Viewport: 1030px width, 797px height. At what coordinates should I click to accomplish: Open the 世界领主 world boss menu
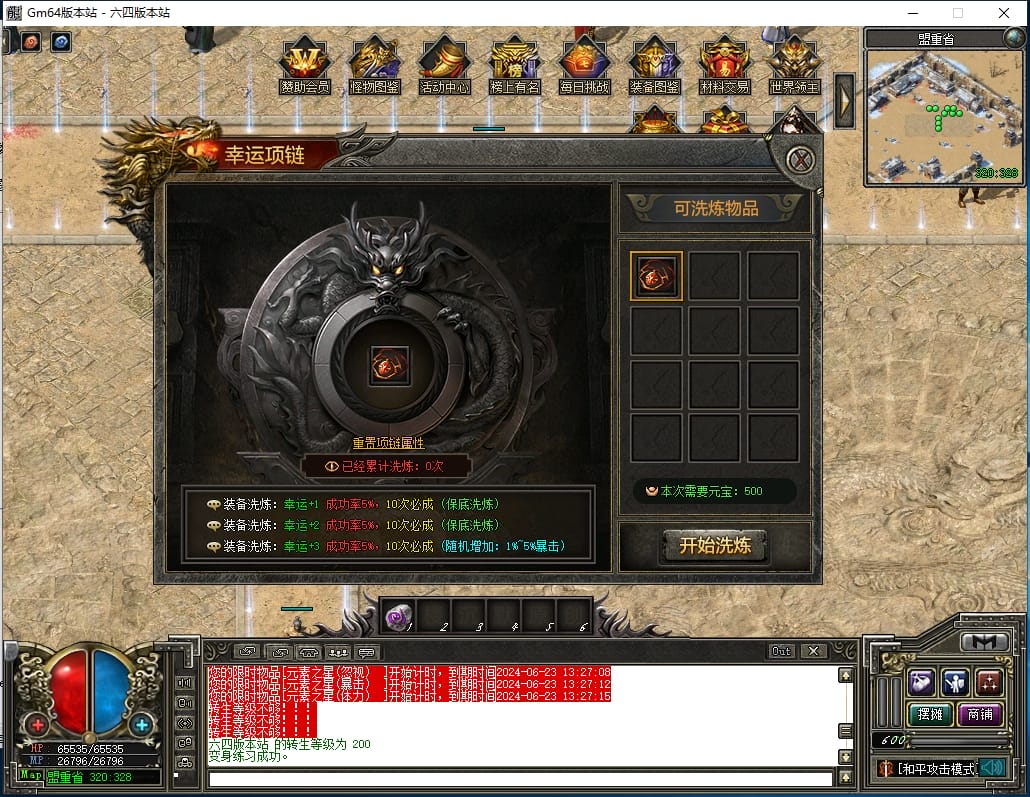[x=795, y=65]
